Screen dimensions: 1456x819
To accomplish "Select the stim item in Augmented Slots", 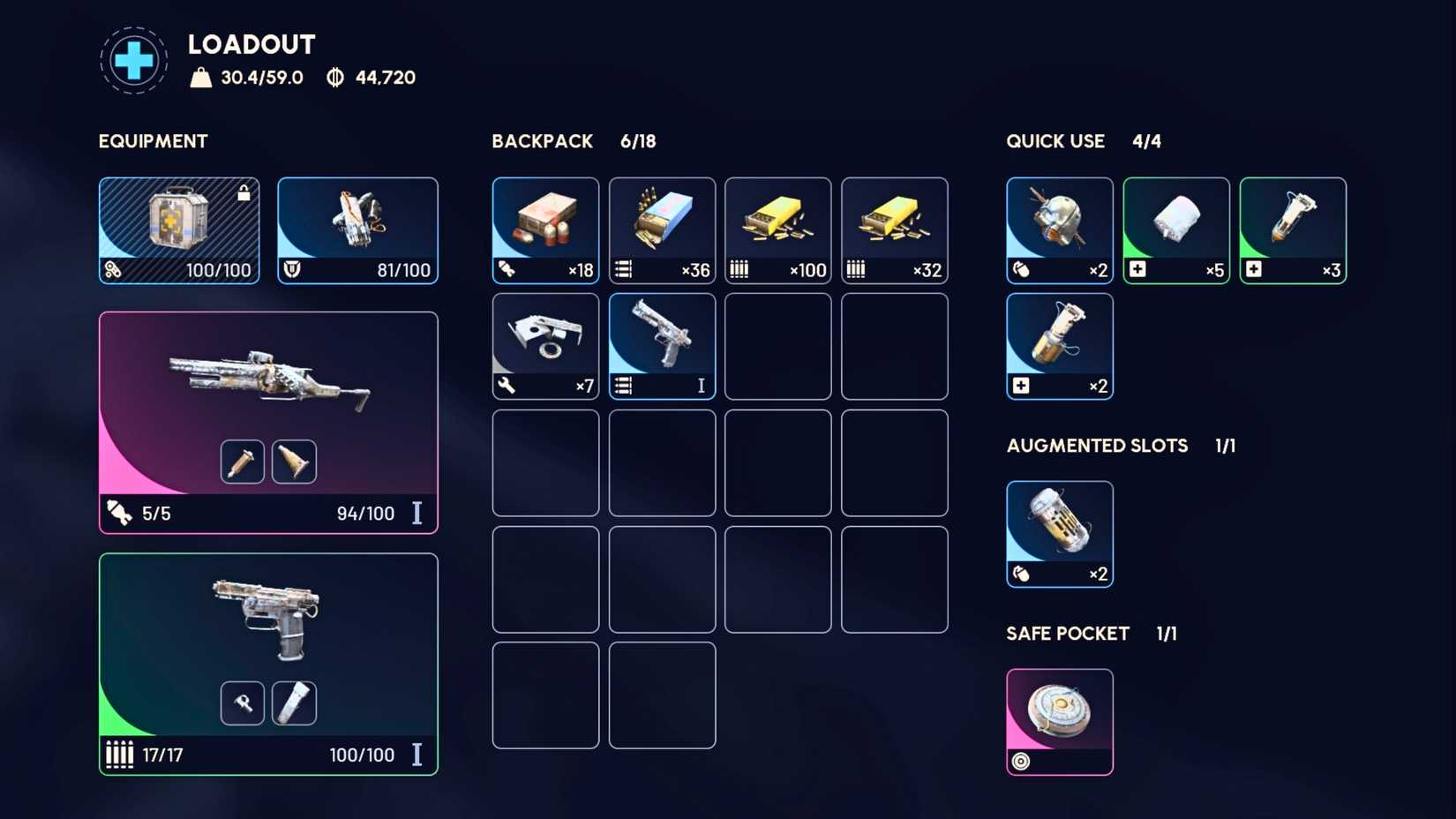I will coord(1059,532).
